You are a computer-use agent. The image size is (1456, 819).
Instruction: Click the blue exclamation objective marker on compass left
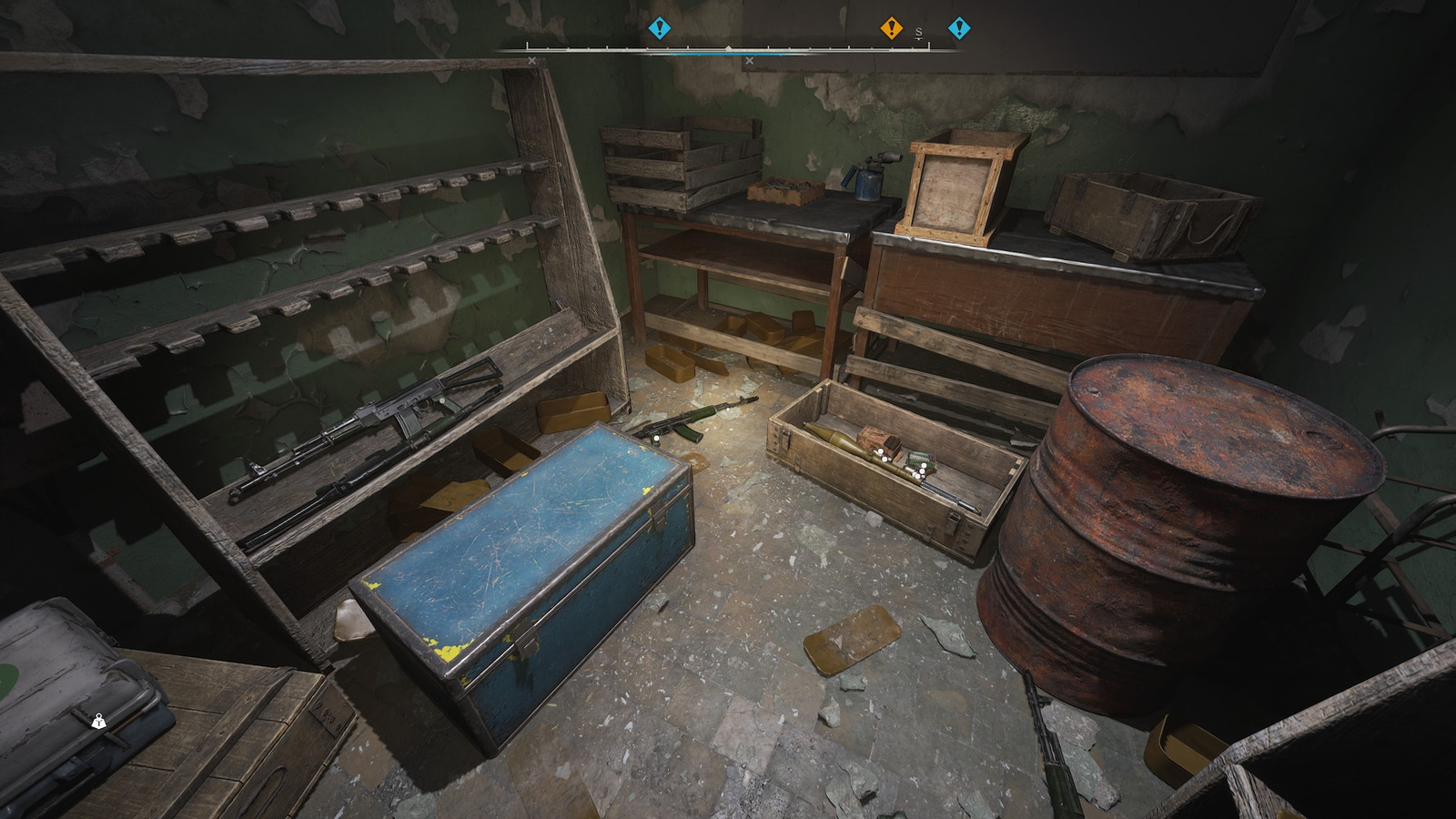pyautogui.click(x=660, y=29)
